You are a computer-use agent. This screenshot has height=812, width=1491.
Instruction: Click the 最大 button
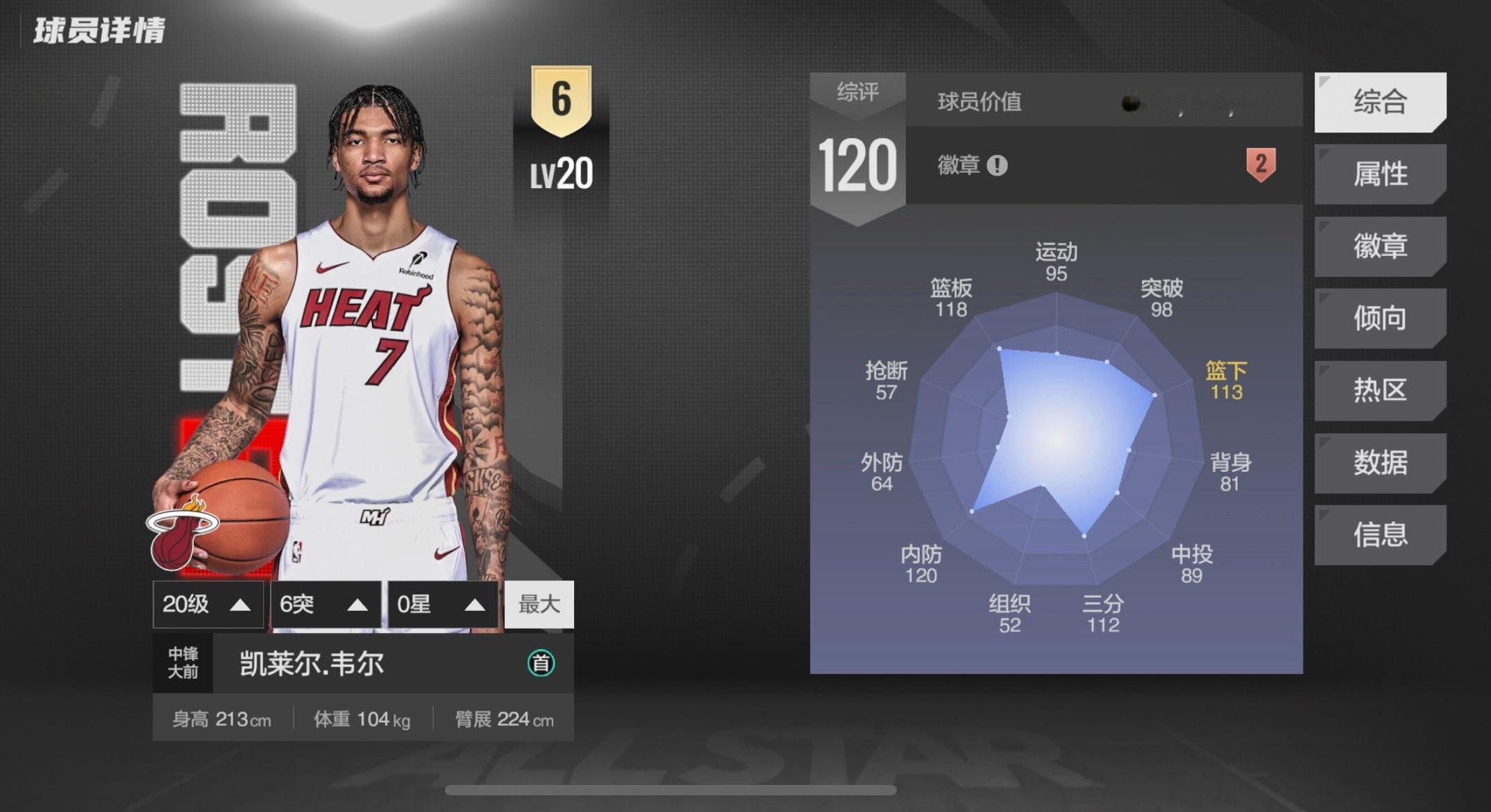[x=539, y=604]
